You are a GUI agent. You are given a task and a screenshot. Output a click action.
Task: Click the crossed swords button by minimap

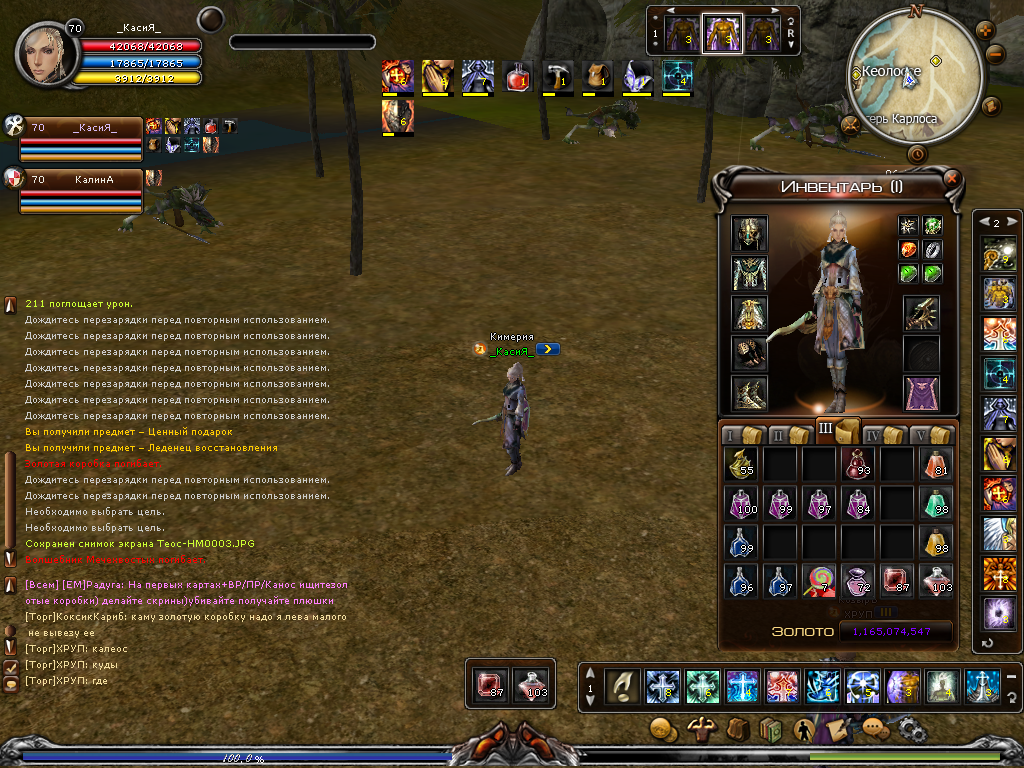point(851,126)
